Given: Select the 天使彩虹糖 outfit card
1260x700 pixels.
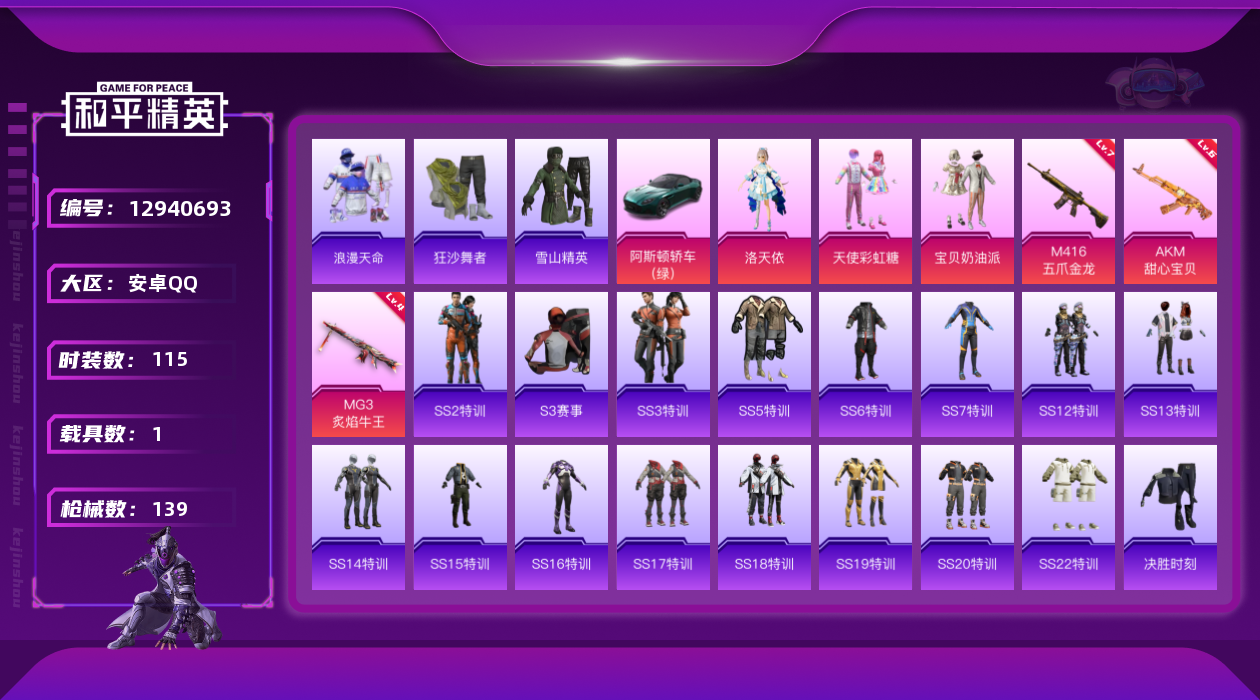Looking at the screenshot, I should [x=865, y=210].
